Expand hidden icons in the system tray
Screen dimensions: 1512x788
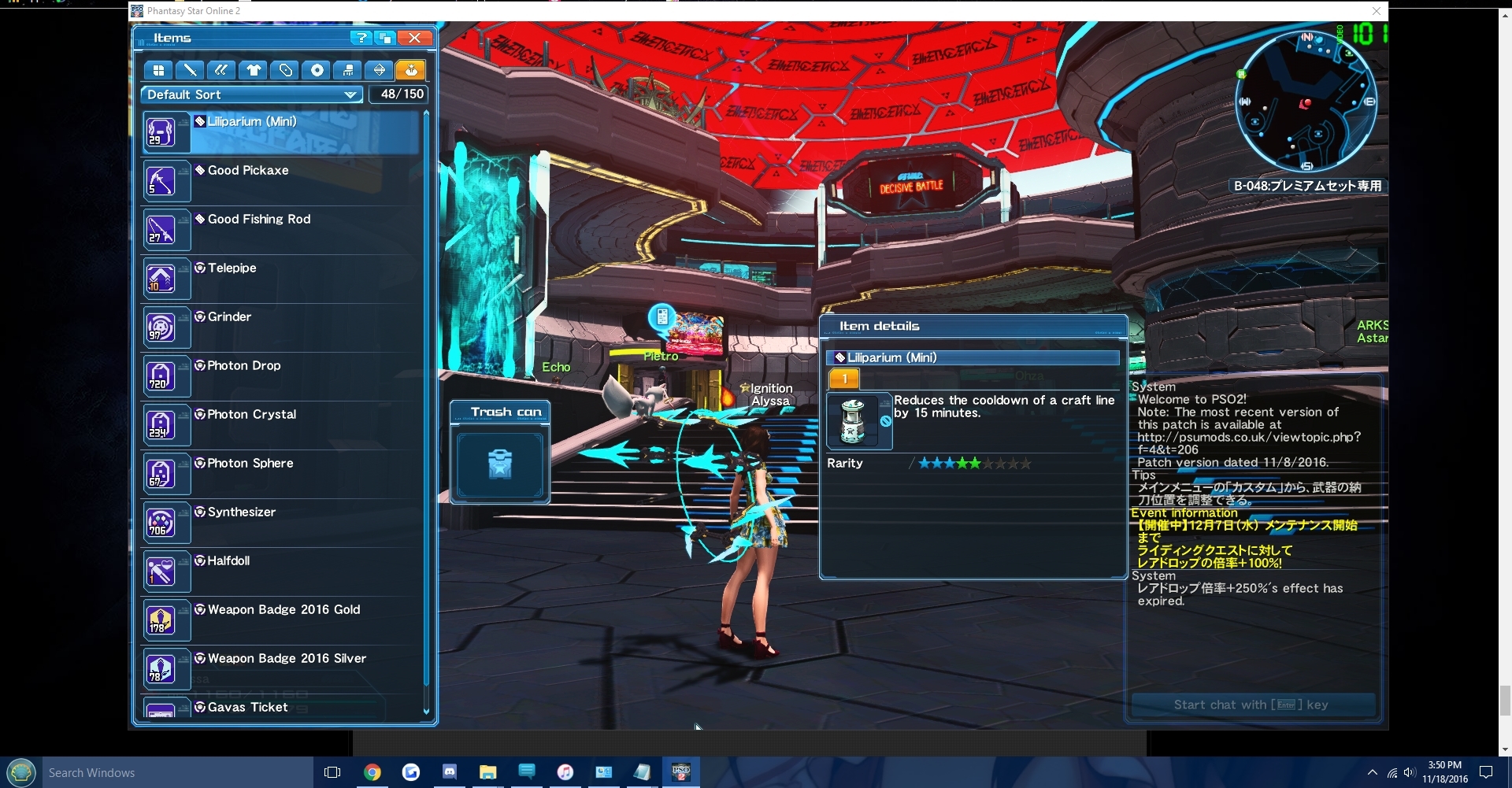point(1373,772)
